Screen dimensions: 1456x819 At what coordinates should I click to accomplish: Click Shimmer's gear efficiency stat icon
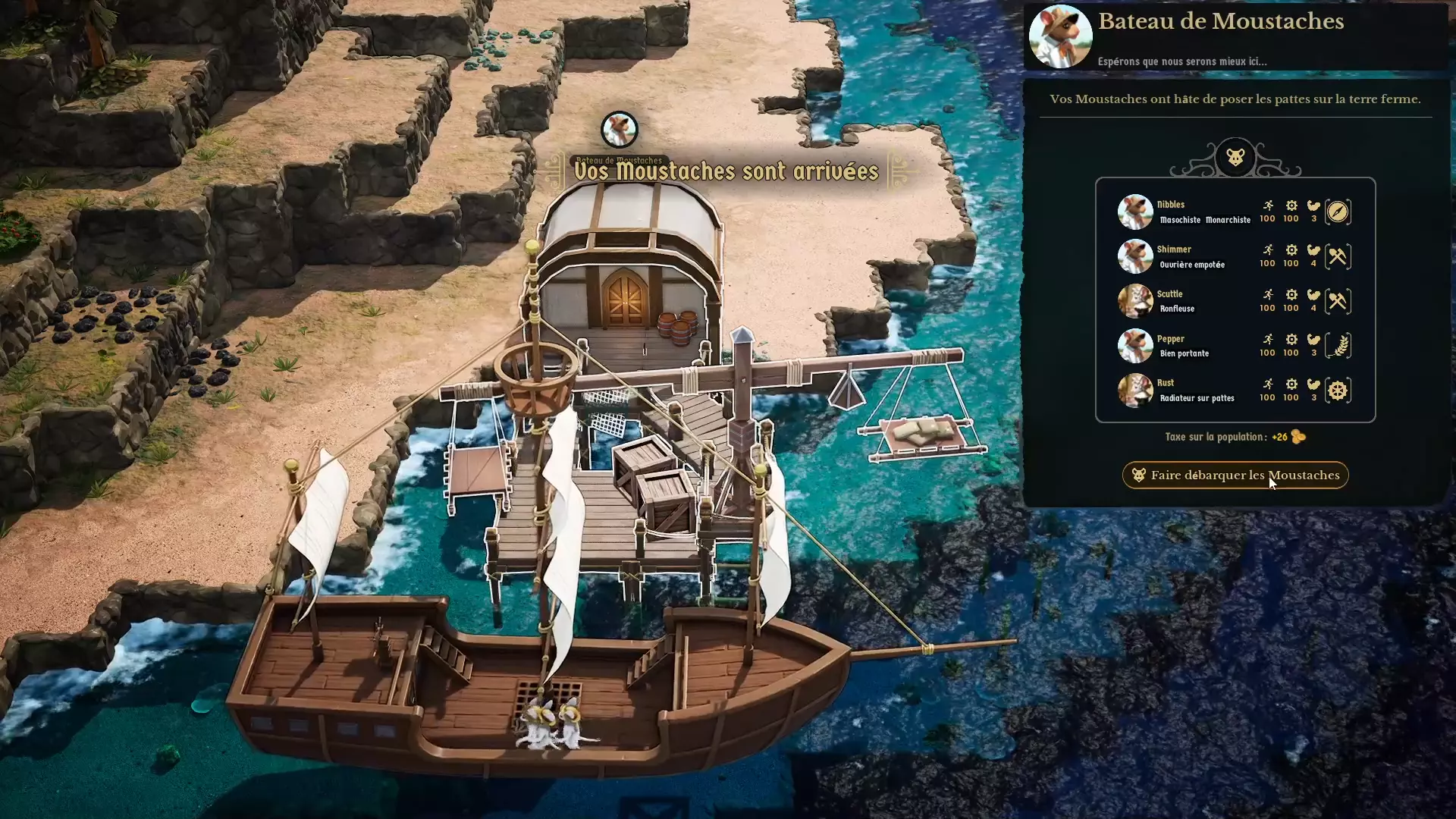[x=1291, y=249]
